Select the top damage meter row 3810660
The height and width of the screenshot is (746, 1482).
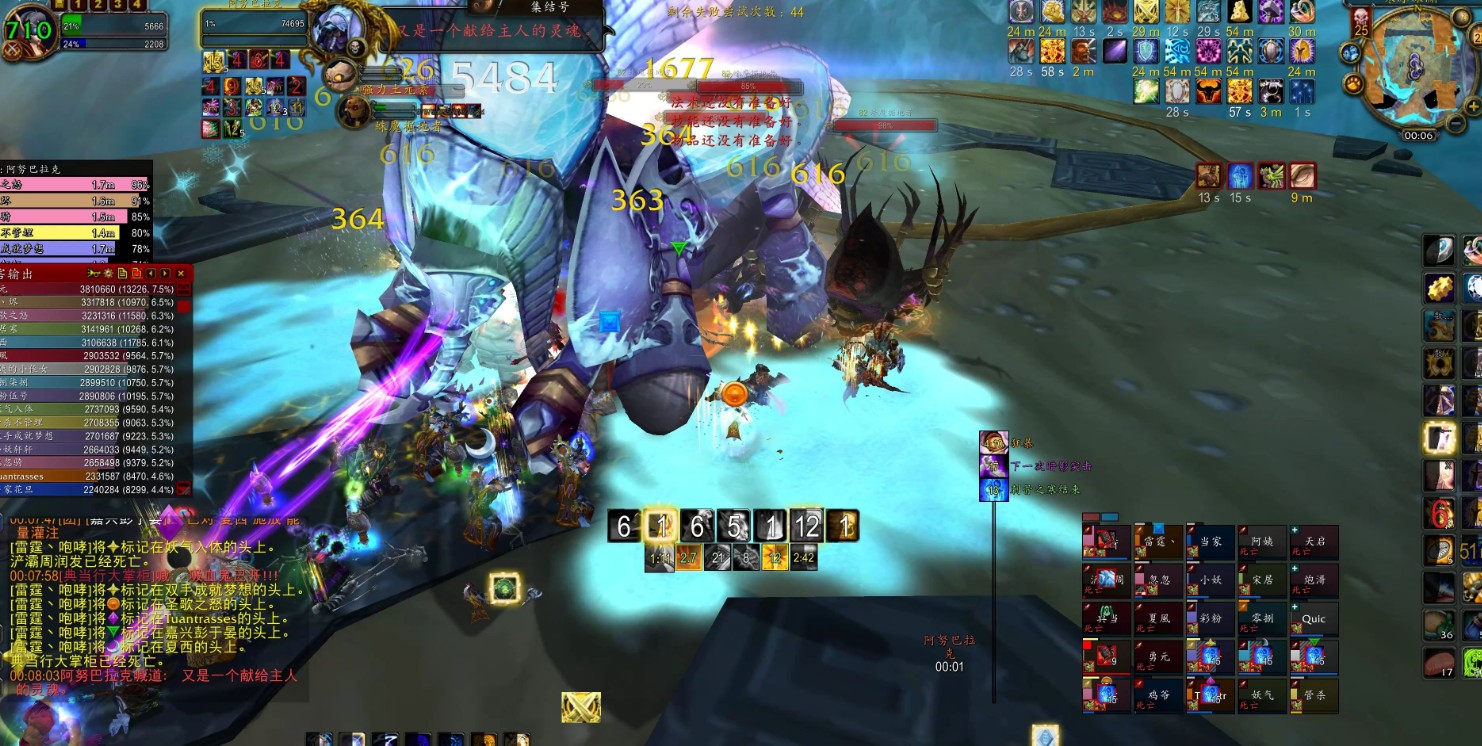(x=95, y=289)
